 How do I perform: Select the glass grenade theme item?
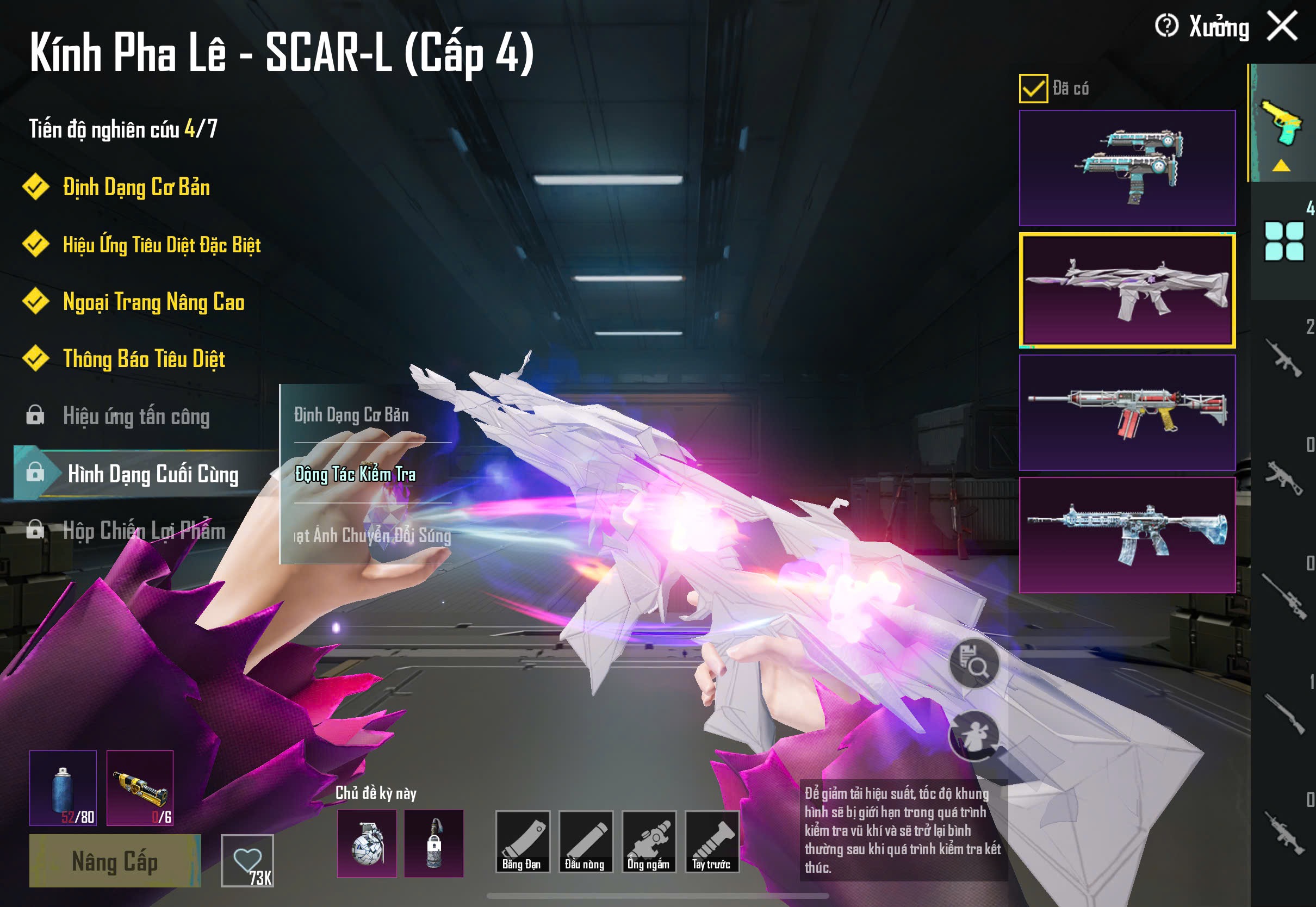[x=367, y=843]
